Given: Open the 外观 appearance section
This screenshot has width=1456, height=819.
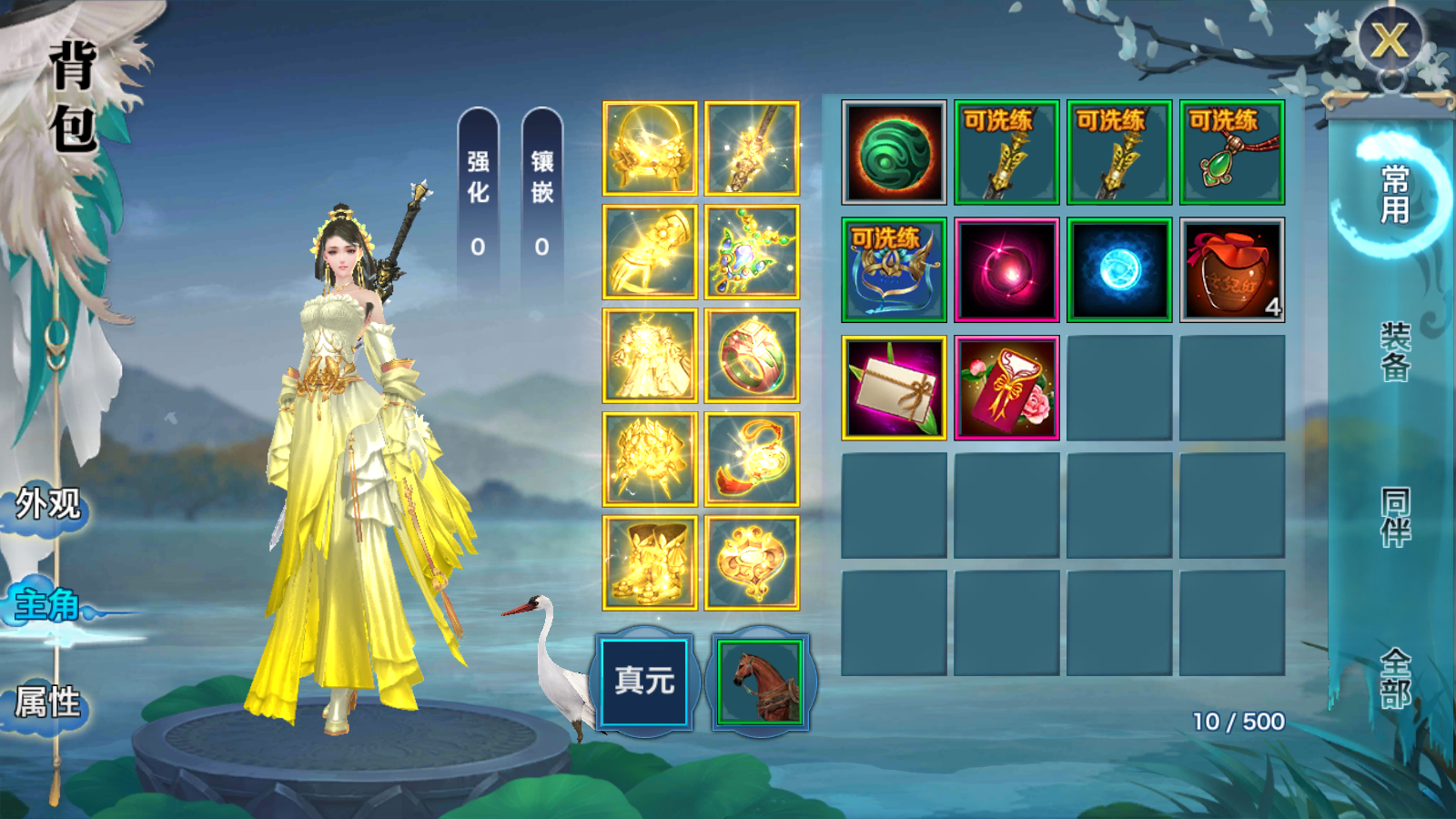Looking at the screenshot, I should pos(48,503).
